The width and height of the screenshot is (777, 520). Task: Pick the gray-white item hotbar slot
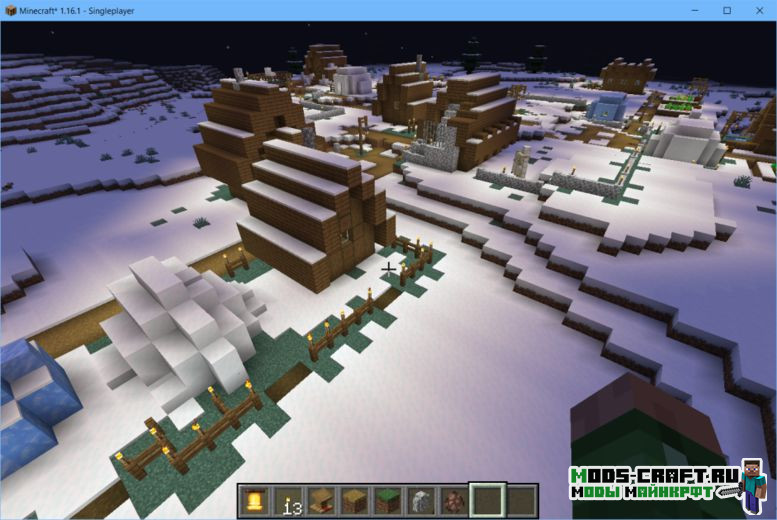pyautogui.click(x=421, y=501)
